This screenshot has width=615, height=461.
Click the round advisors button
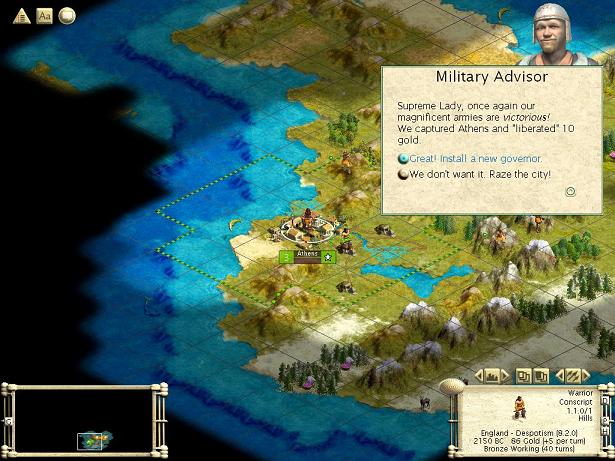67,15
